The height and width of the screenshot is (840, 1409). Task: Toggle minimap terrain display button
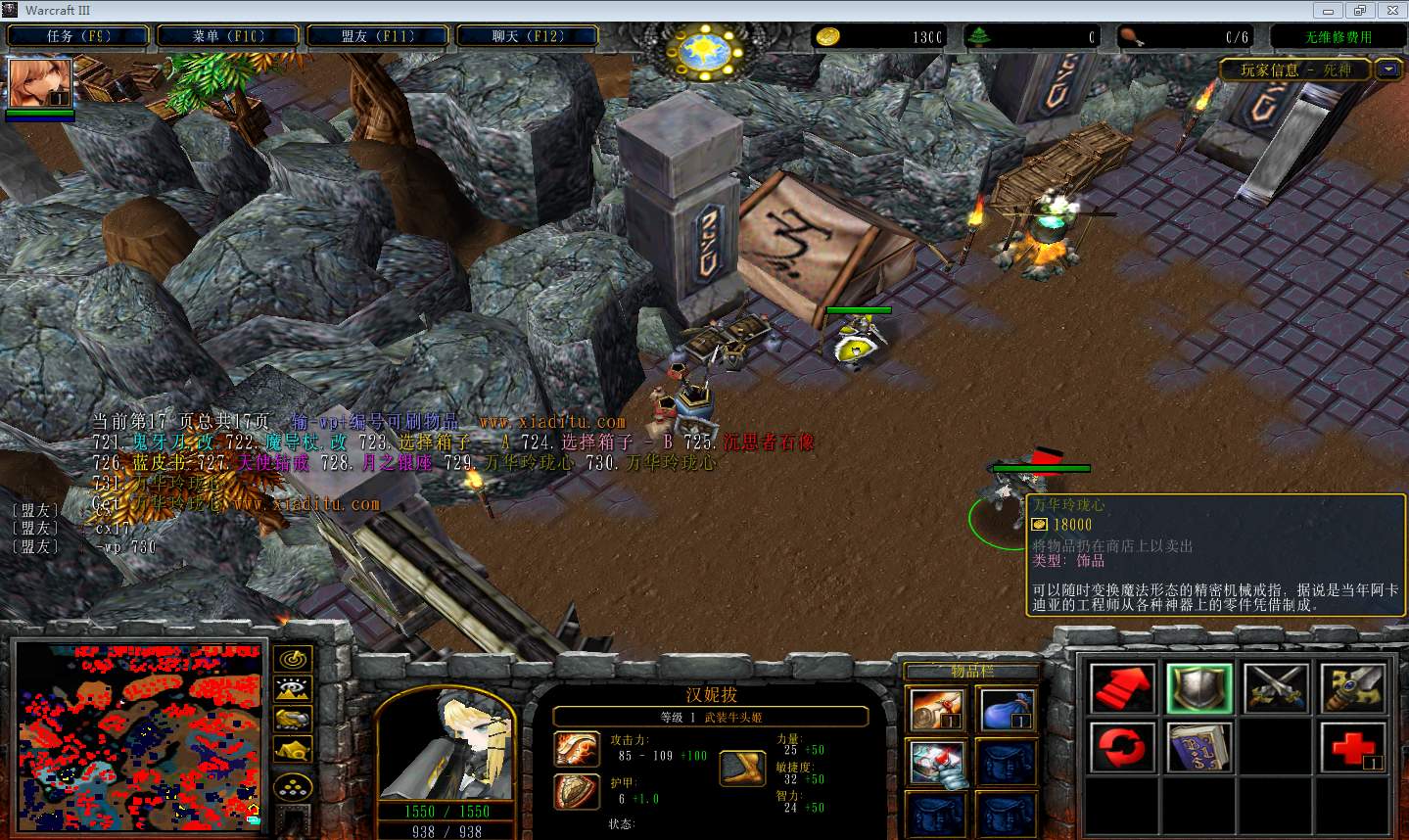tap(294, 689)
